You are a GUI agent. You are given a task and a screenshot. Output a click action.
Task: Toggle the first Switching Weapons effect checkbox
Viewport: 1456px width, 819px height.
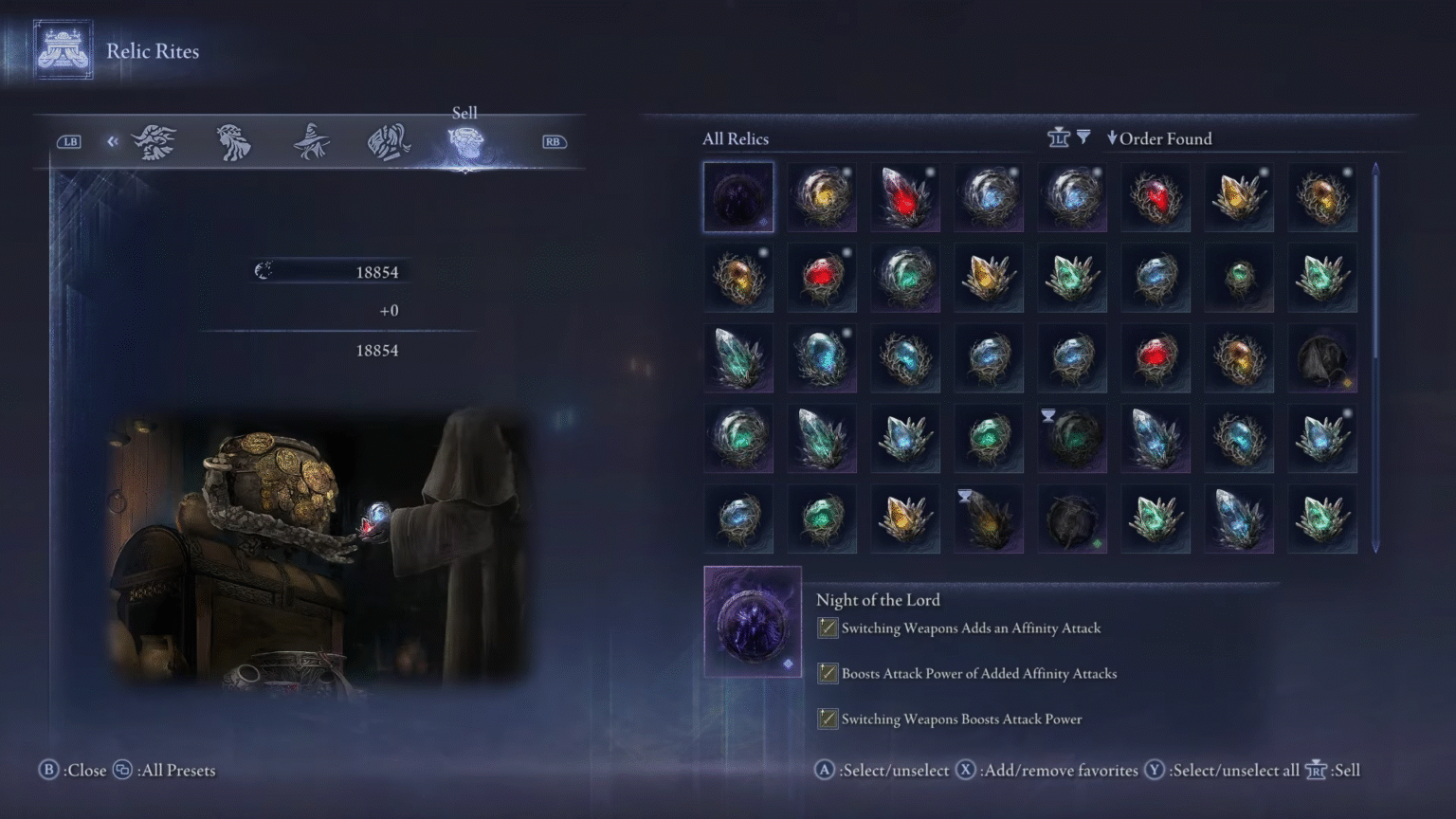pyautogui.click(x=826, y=628)
